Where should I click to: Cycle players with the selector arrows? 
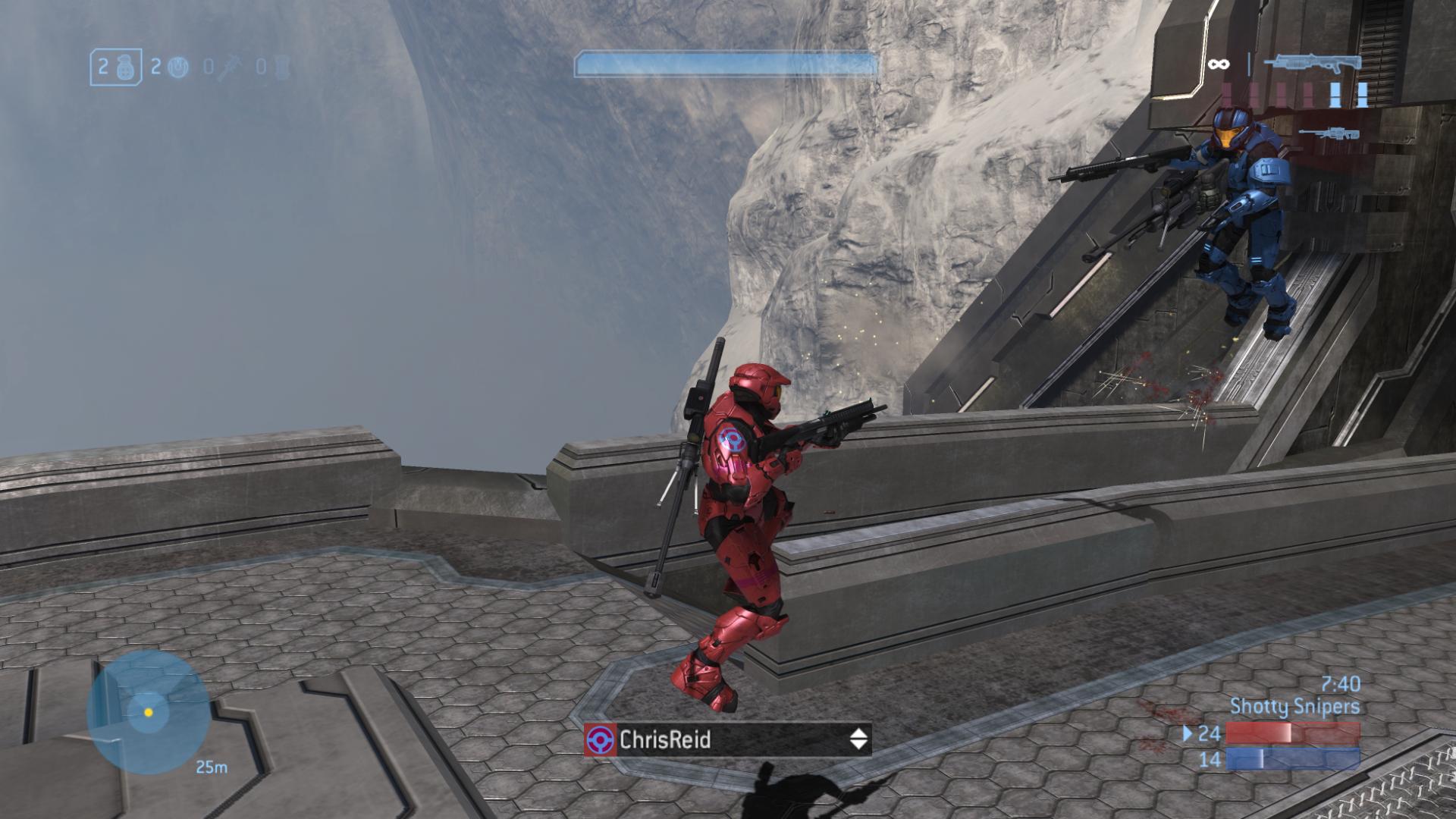click(x=858, y=739)
